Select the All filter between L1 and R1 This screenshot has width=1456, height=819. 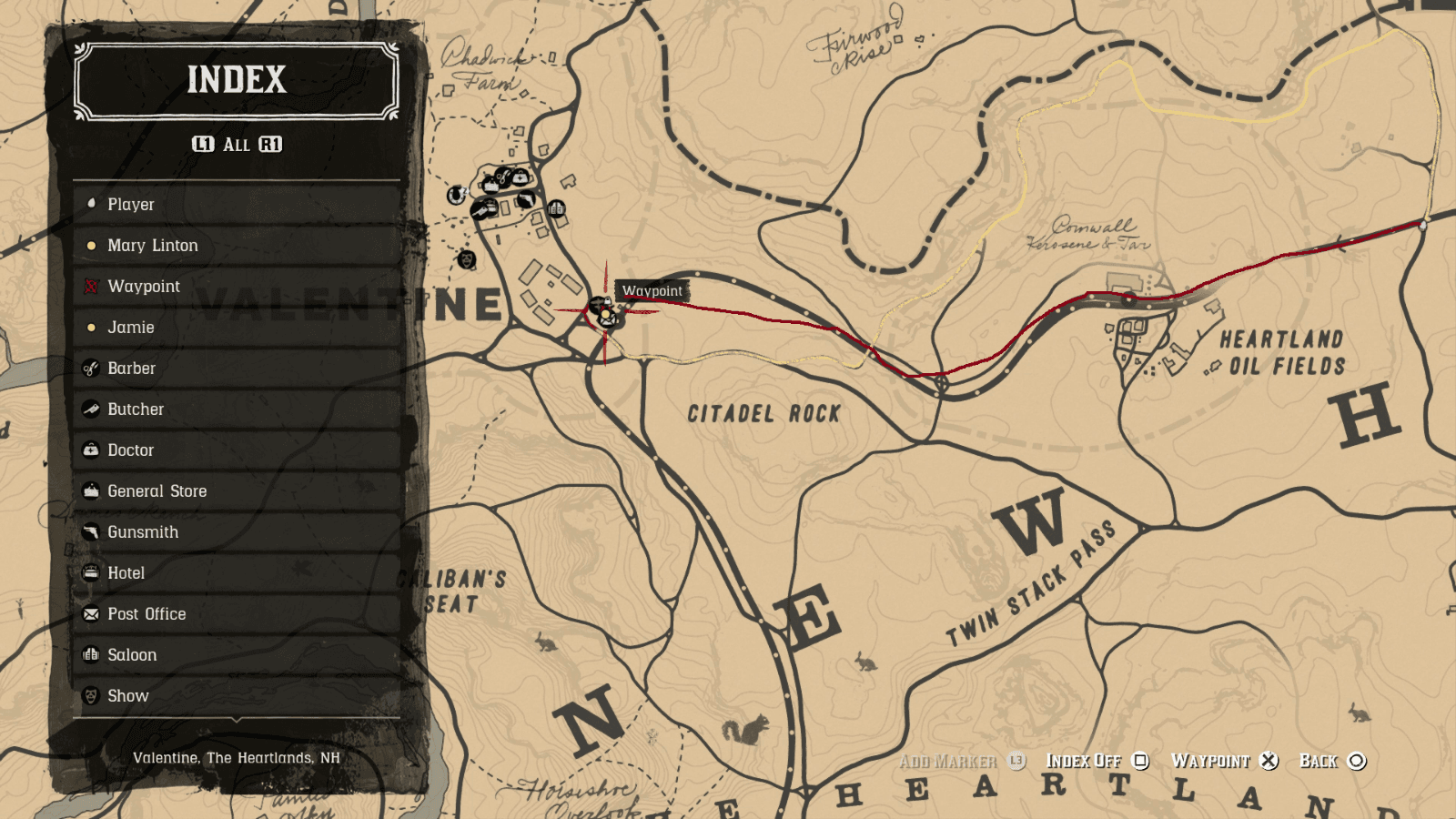238,143
